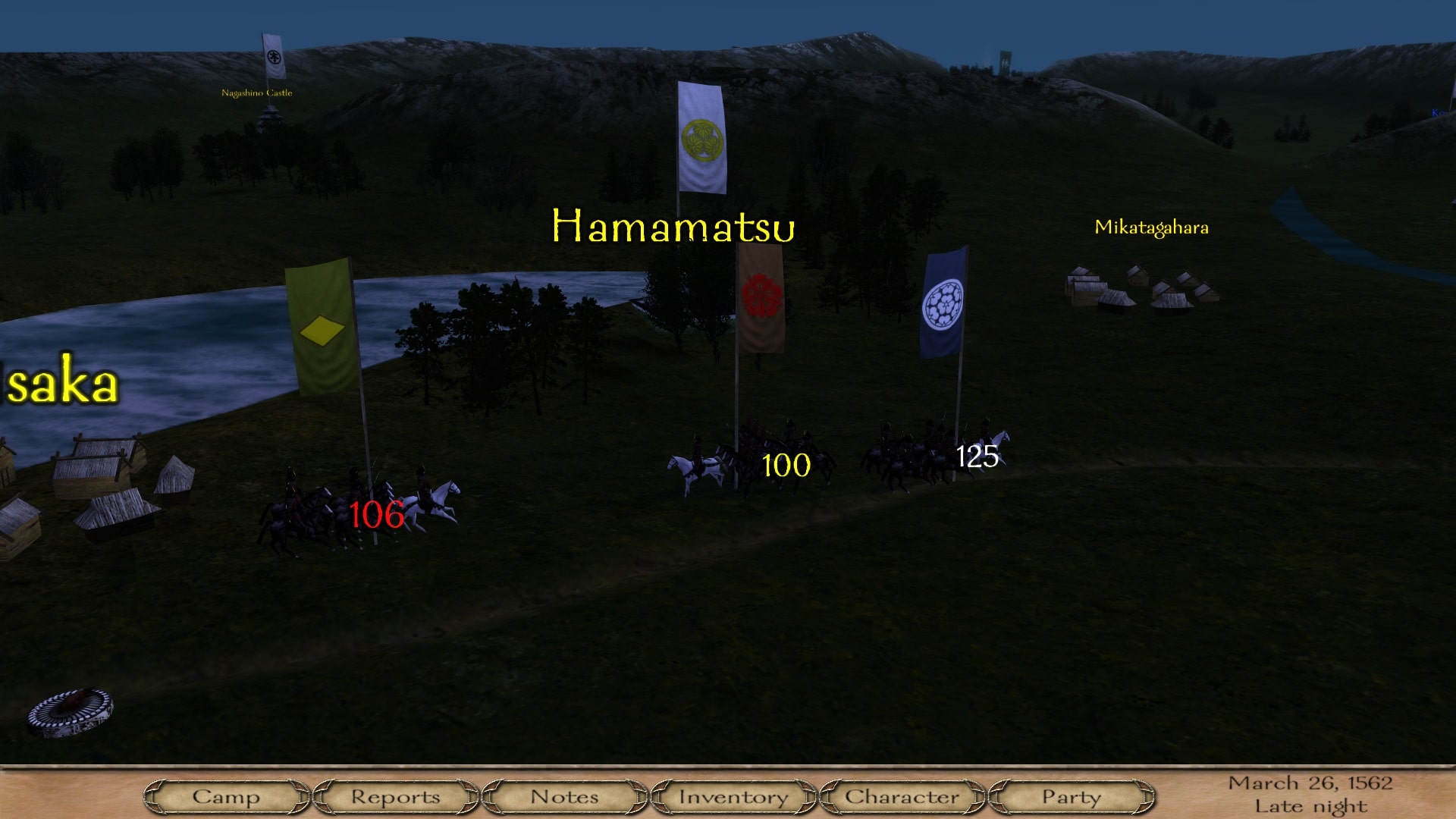Viewport: 1456px width, 819px height.
Task: Choose the Mikatagahara village label
Action: 1151,227
